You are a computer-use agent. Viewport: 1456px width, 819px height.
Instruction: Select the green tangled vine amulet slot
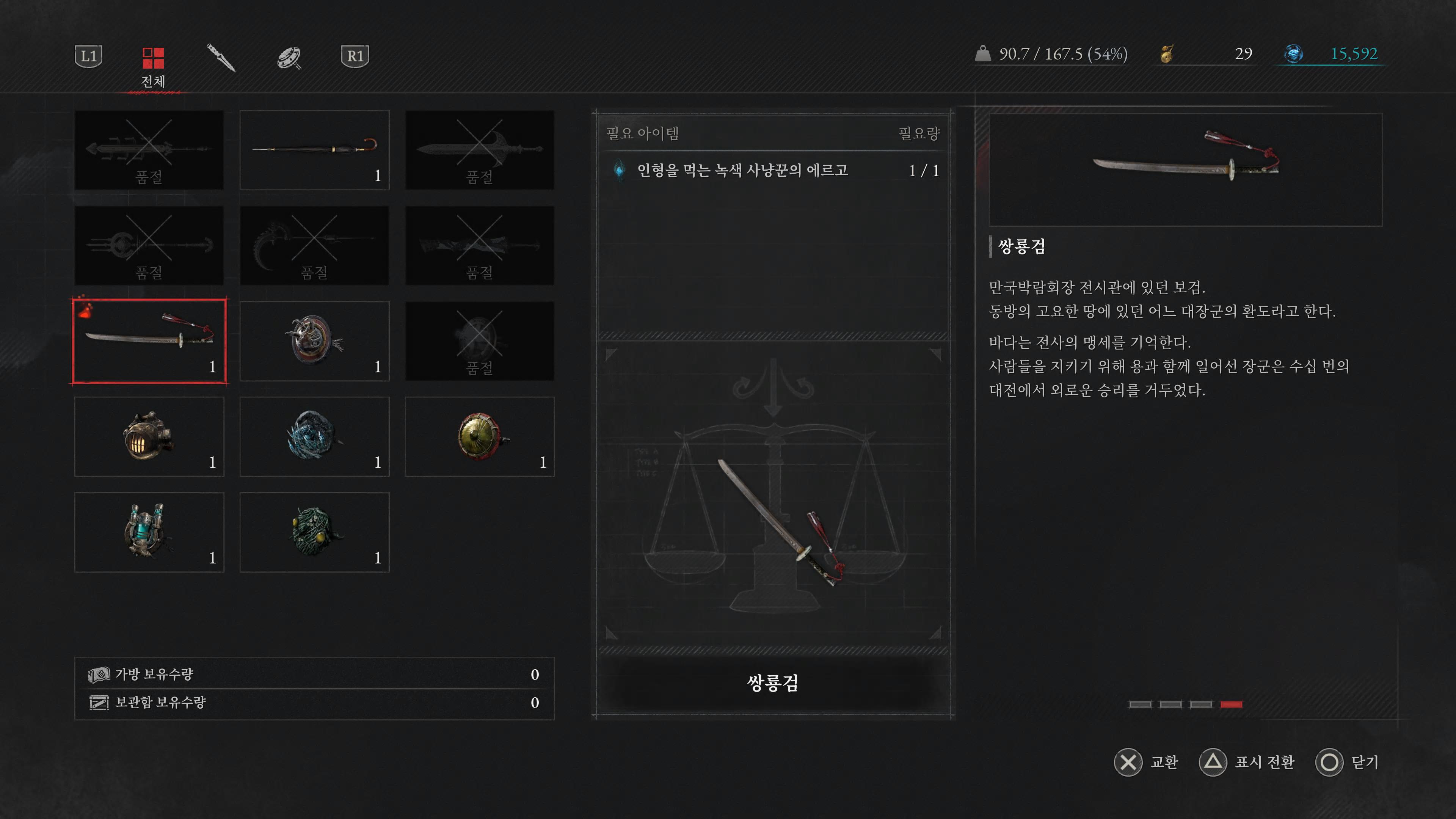(x=314, y=532)
